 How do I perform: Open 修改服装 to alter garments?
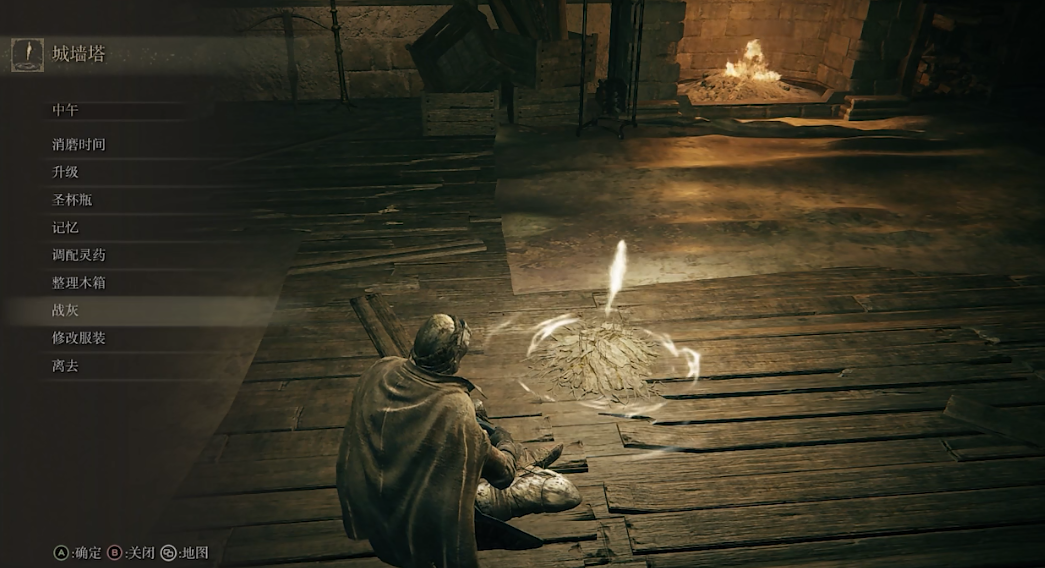[x=79, y=338]
